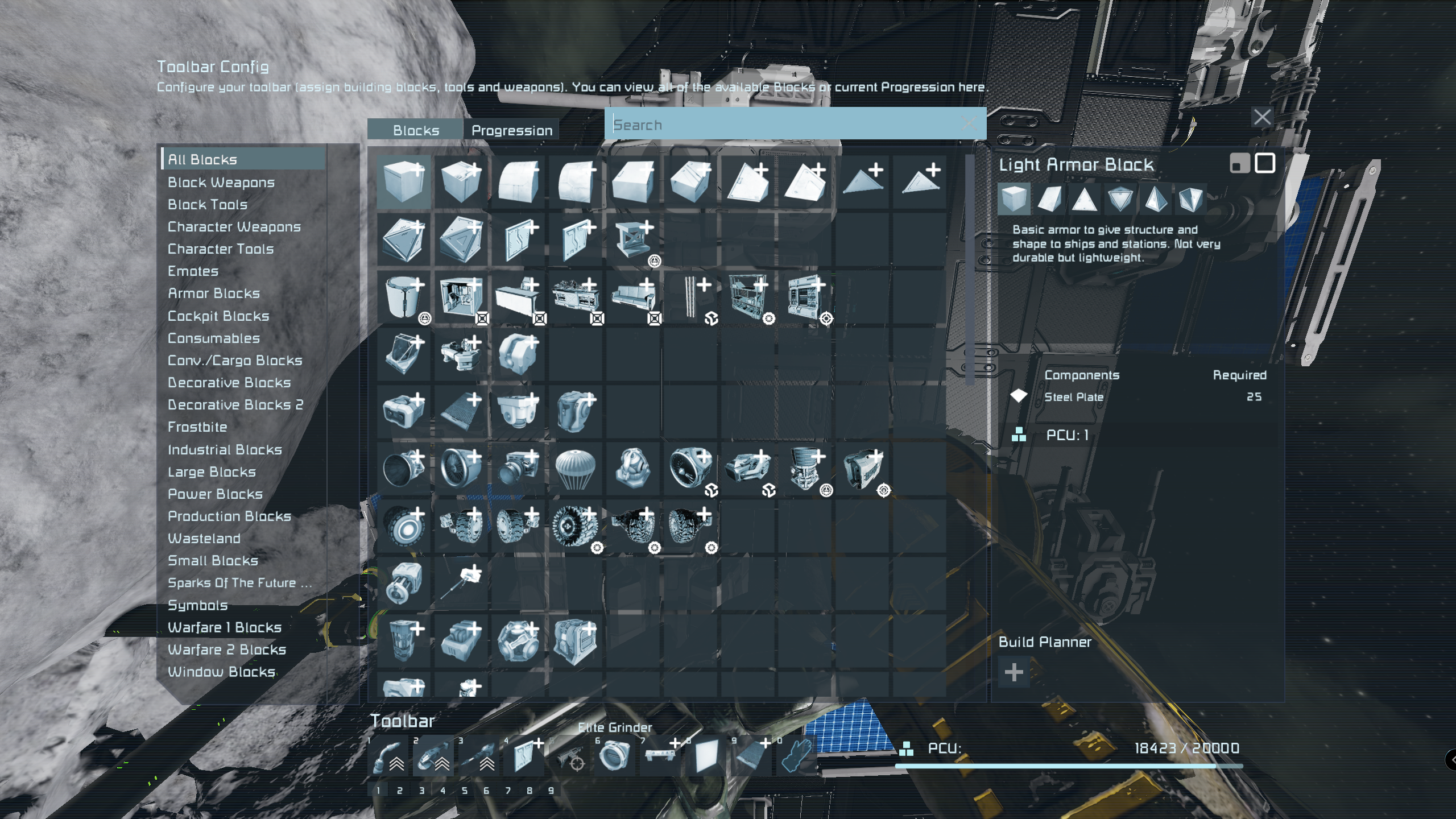Show the Production Blocks category
Viewport: 1456px width, 819px height.
(229, 516)
